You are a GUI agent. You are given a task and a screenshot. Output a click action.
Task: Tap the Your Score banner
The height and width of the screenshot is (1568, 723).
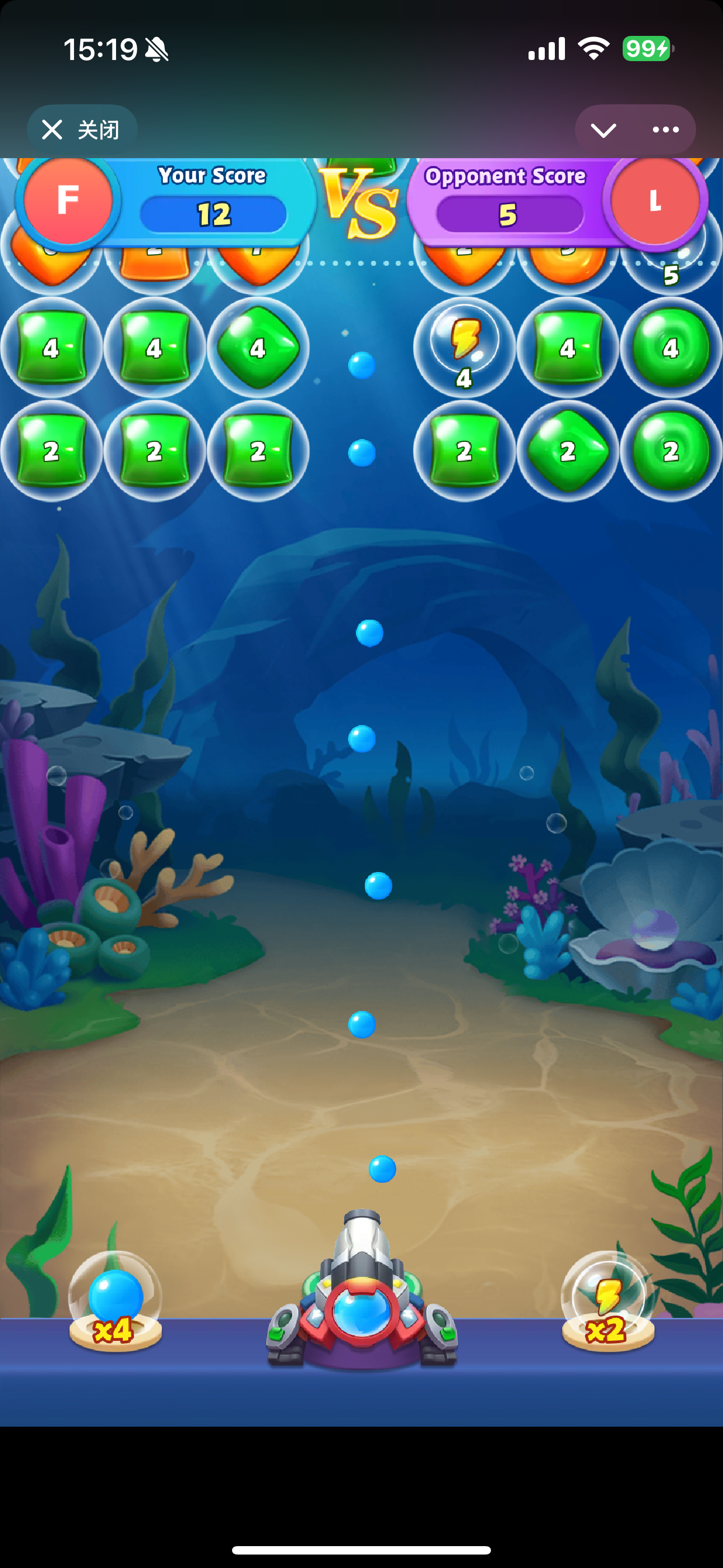tap(212, 176)
